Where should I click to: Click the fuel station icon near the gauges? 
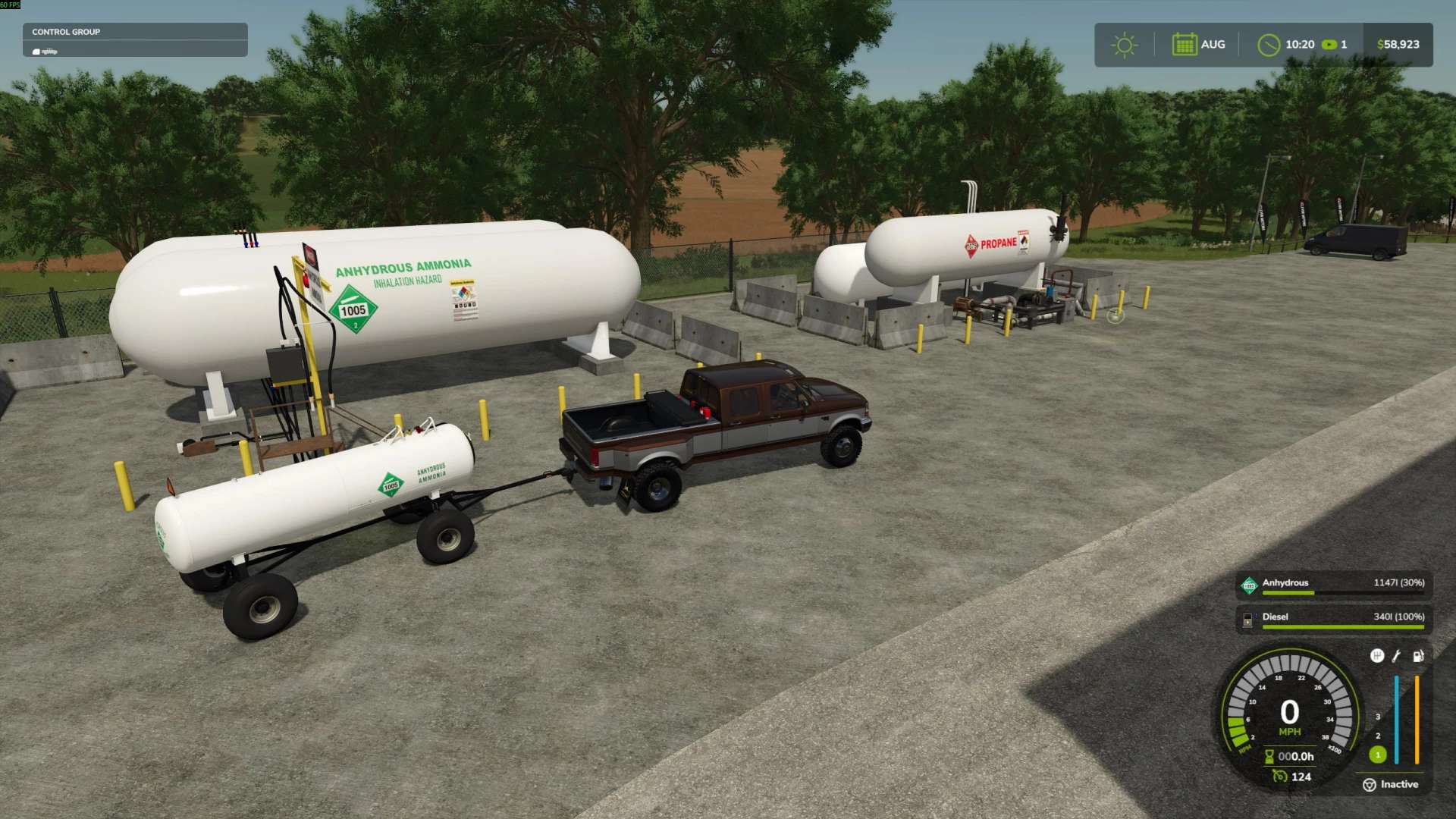point(1418,657)
